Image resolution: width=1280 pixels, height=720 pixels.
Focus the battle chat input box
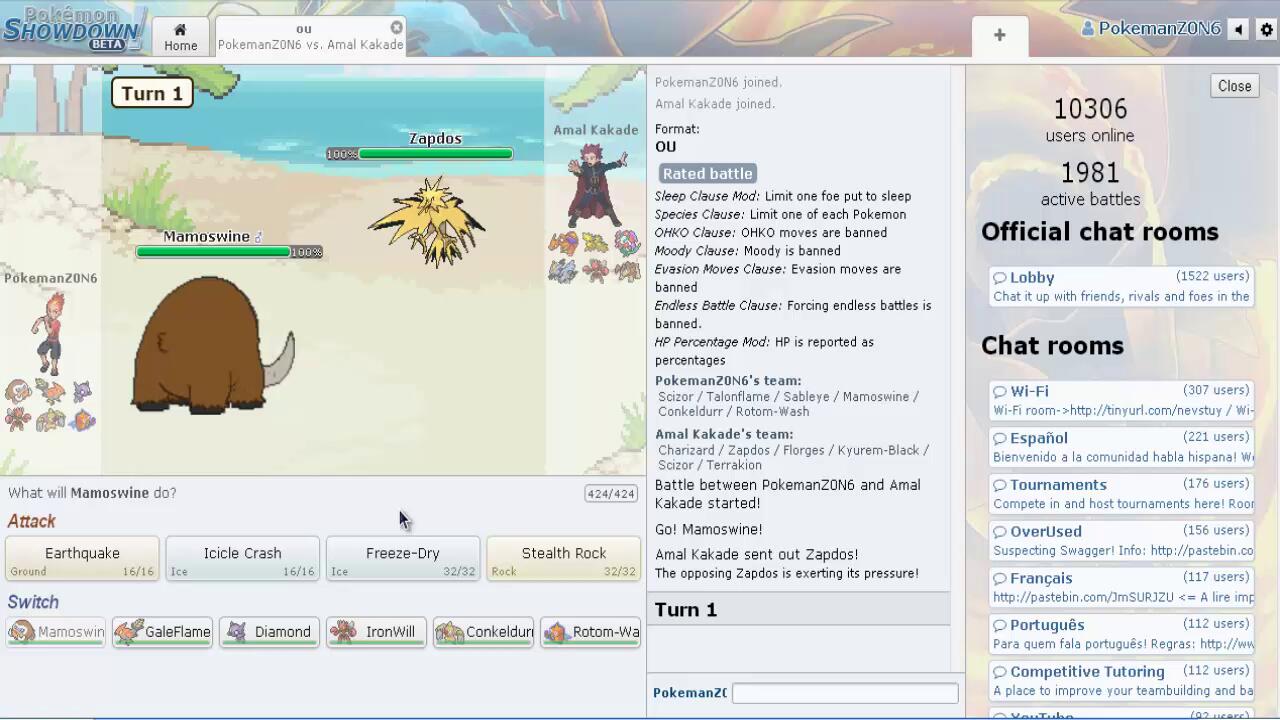tap(845, 693)
